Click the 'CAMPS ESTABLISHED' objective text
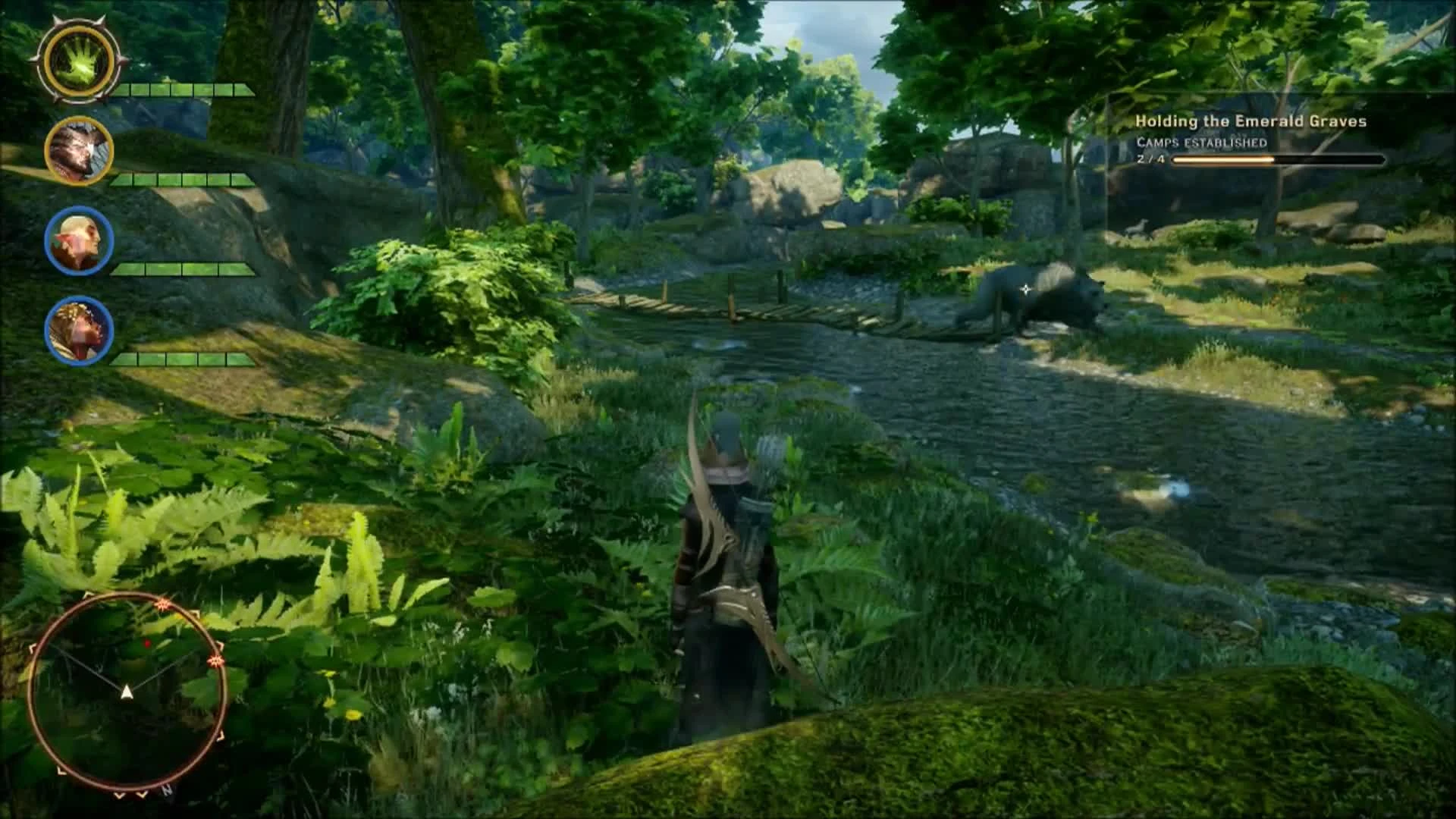Viewport: 1456px width, 819px height. coord(1203,141)
